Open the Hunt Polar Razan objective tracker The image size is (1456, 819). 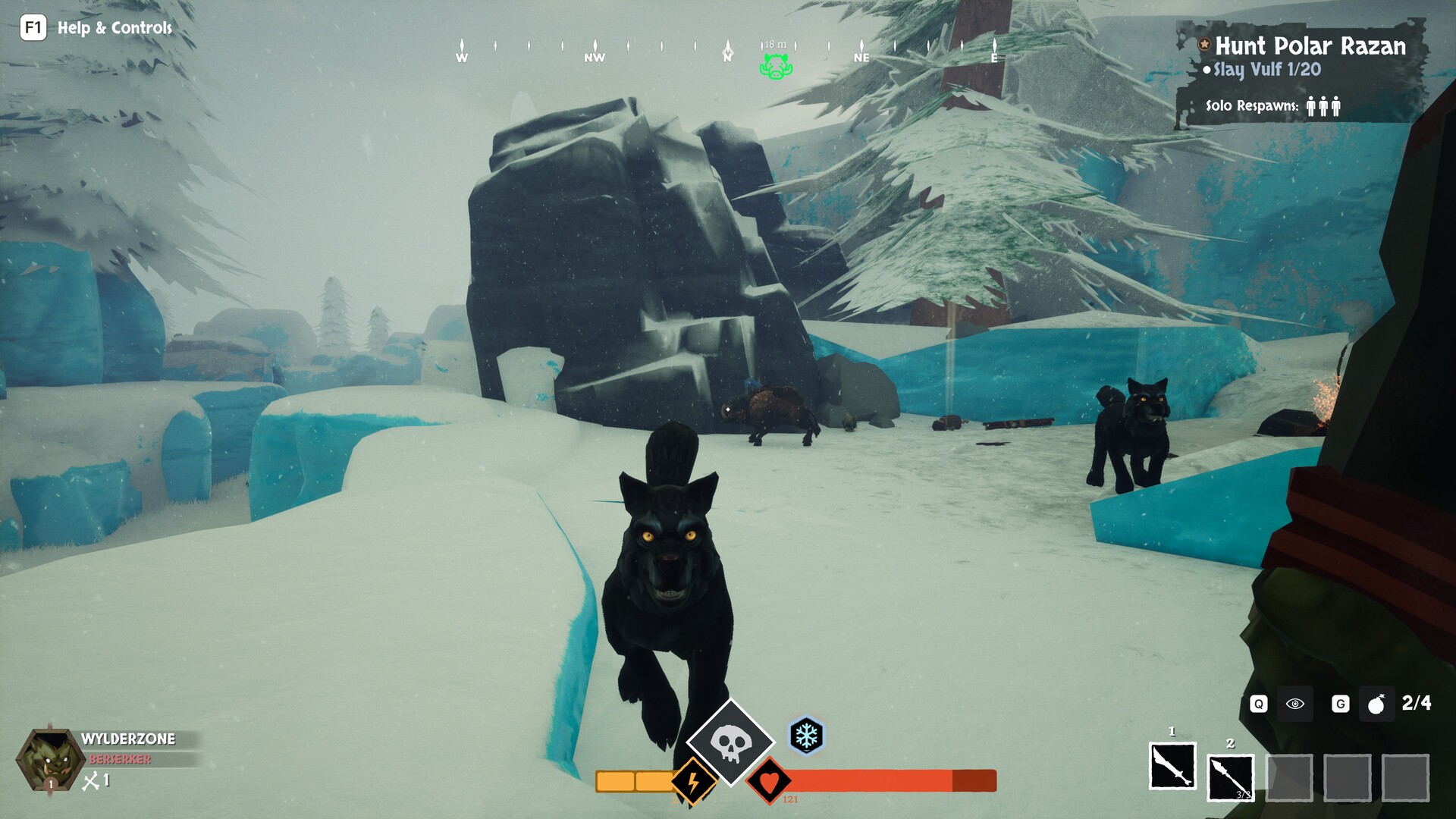(x=1310, y=46)
